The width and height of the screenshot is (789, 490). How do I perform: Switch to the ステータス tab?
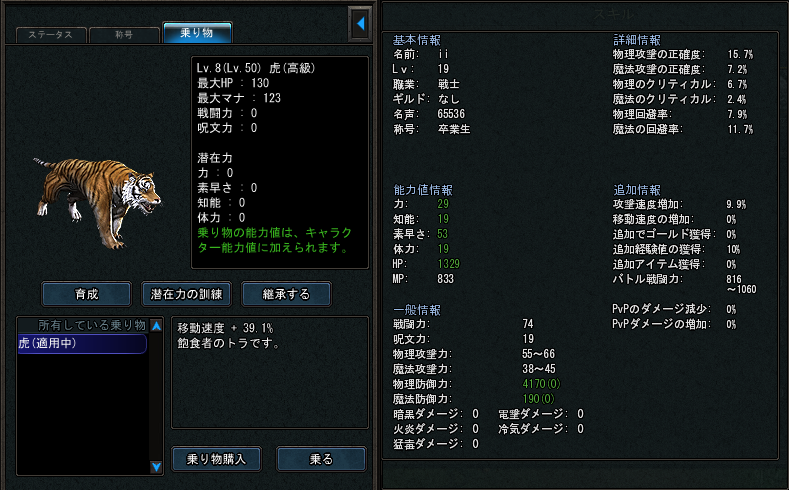click(x=50, y=34)
